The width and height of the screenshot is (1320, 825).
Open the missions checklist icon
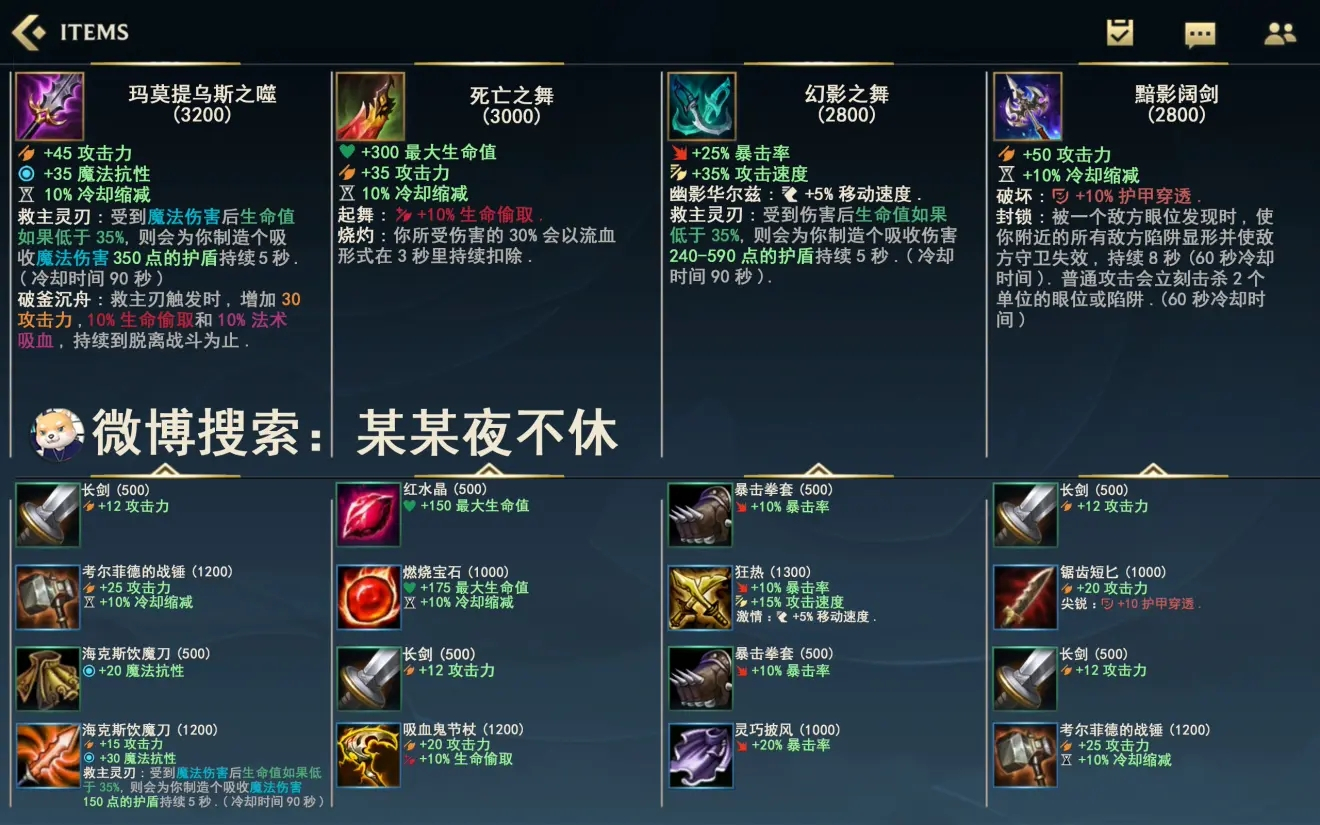(1118, 31)
